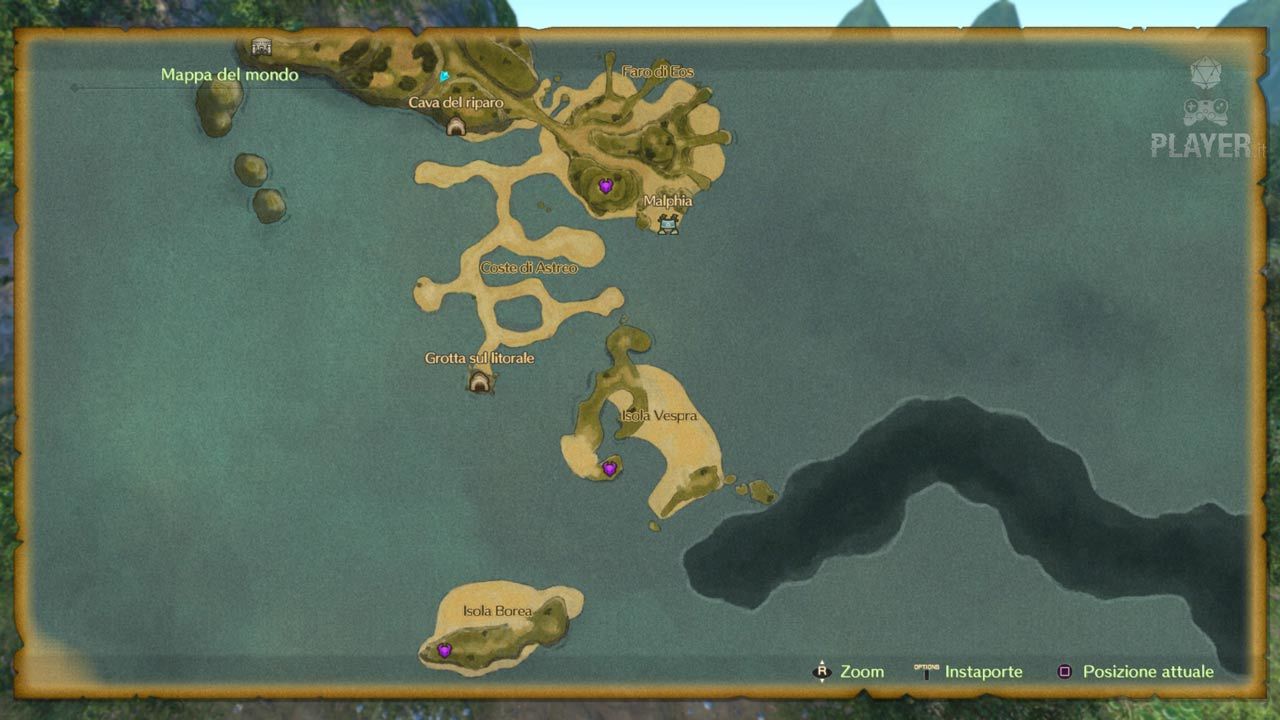Select the stone gate marker at map's top-left

pos(261,46)
